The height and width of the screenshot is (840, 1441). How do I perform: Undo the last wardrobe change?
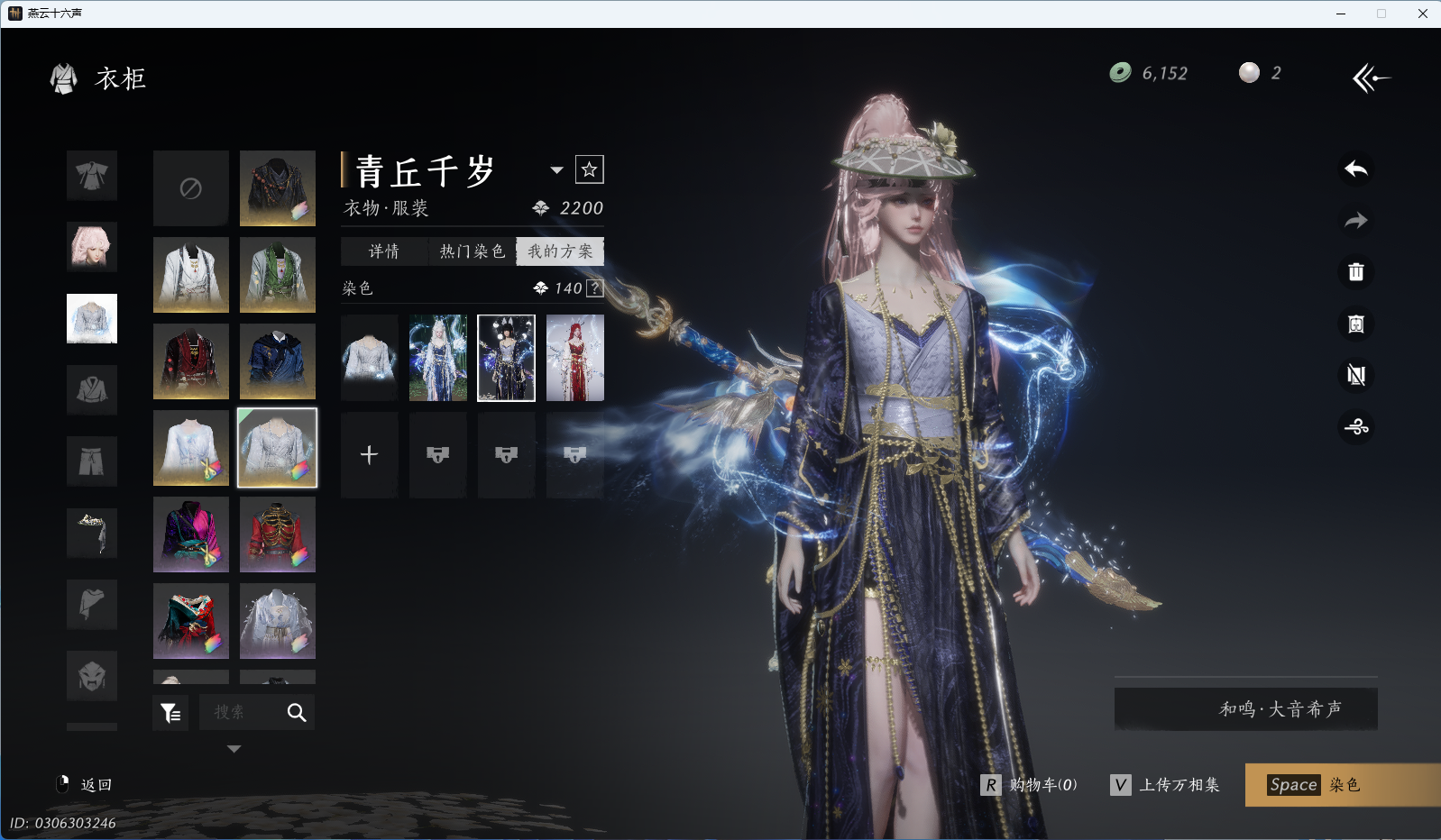(1355, 169)
